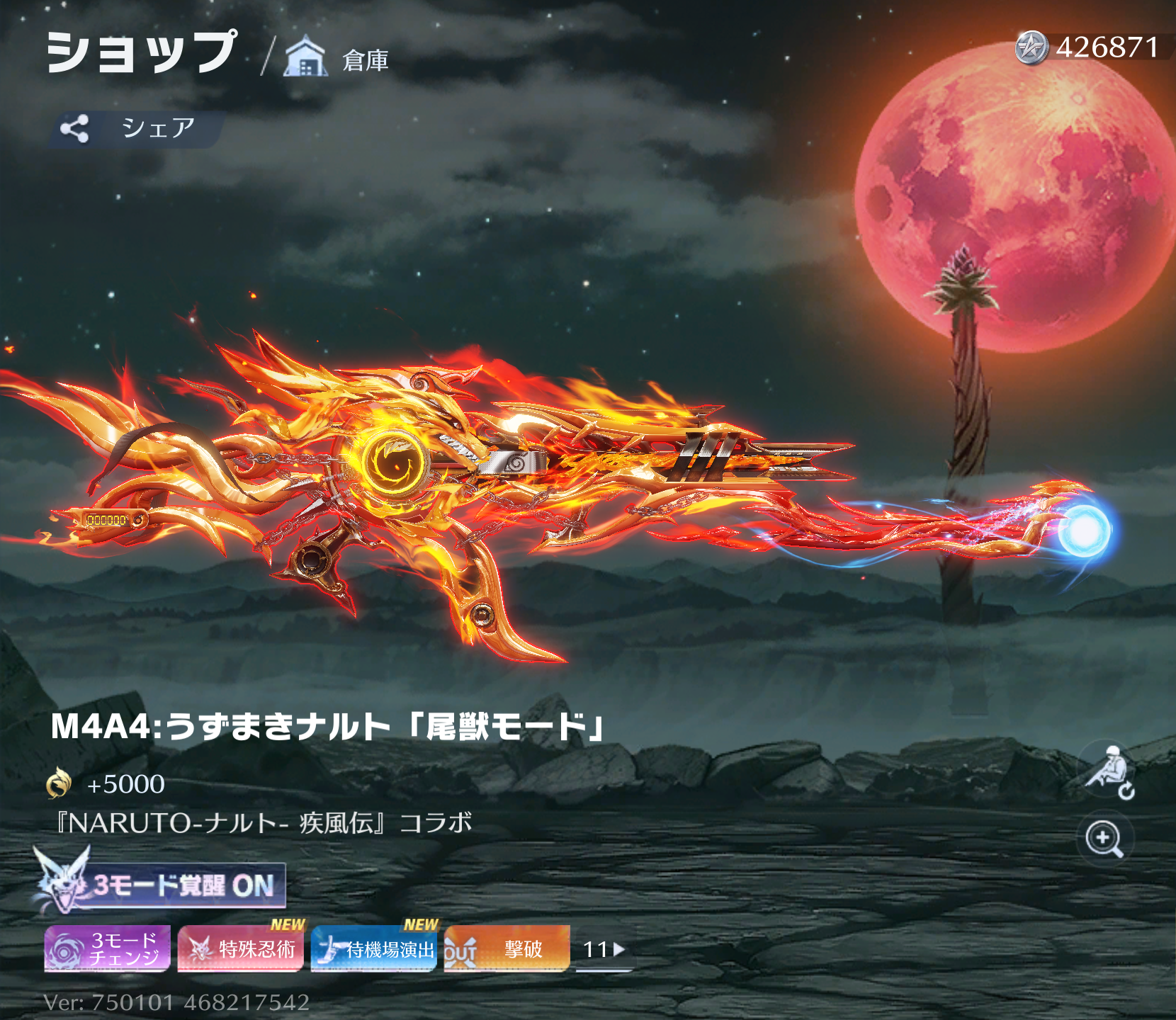Viewport: 1176px width, 1020px height.
Task: Expand the remaining 11 features arrow
Action: 604,949
